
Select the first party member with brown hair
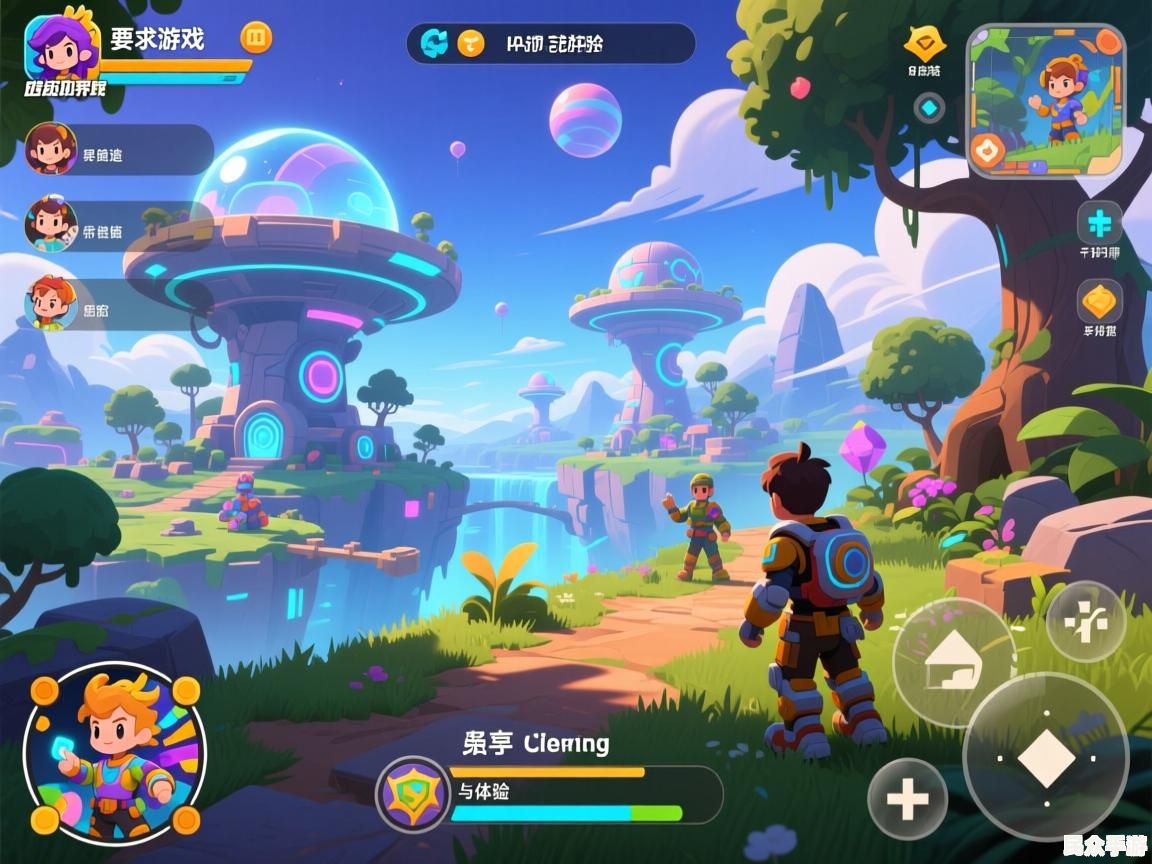tap(51, 149)
